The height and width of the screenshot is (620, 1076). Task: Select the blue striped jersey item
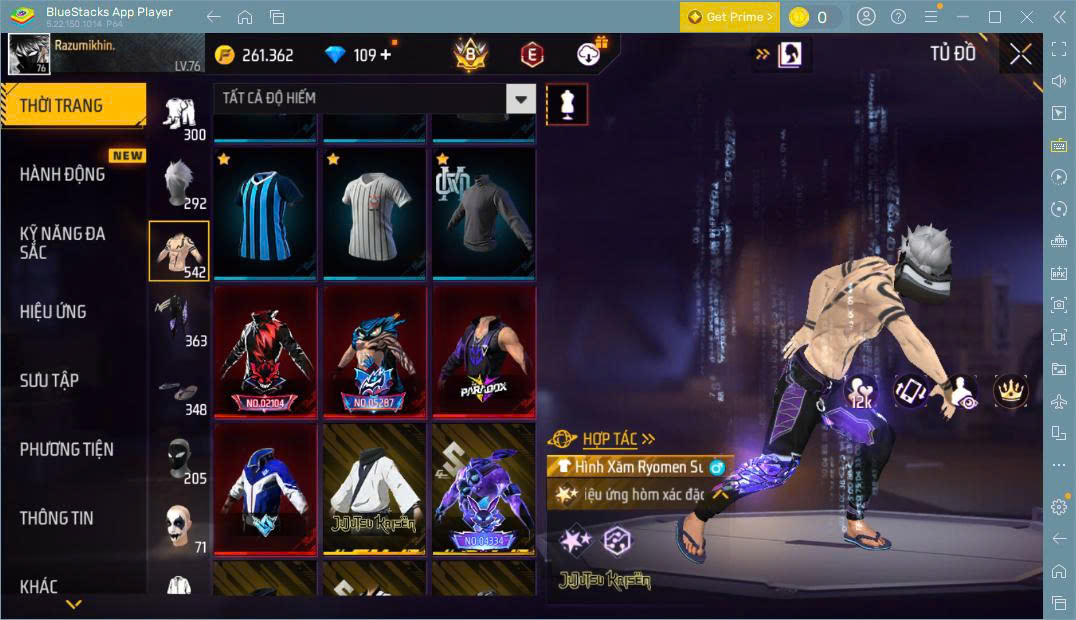[265, 214]
